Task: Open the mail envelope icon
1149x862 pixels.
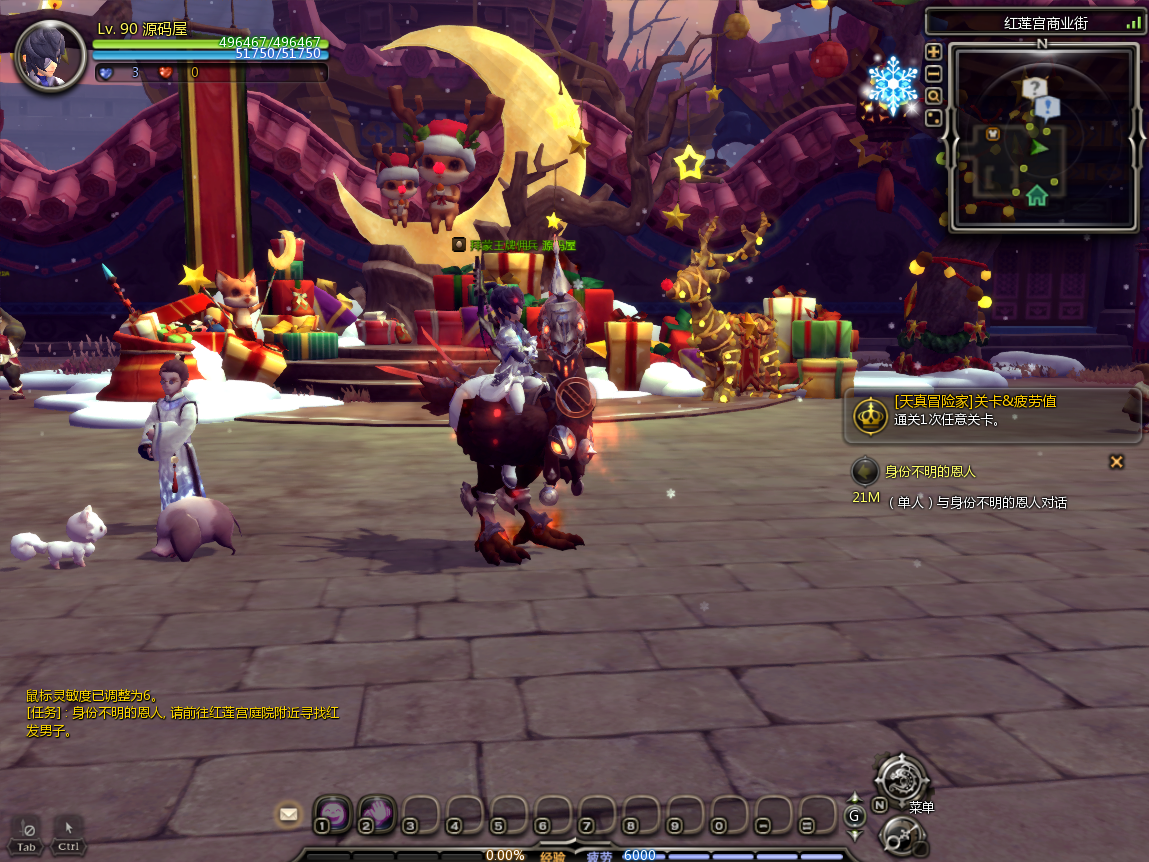Action: 289,814
